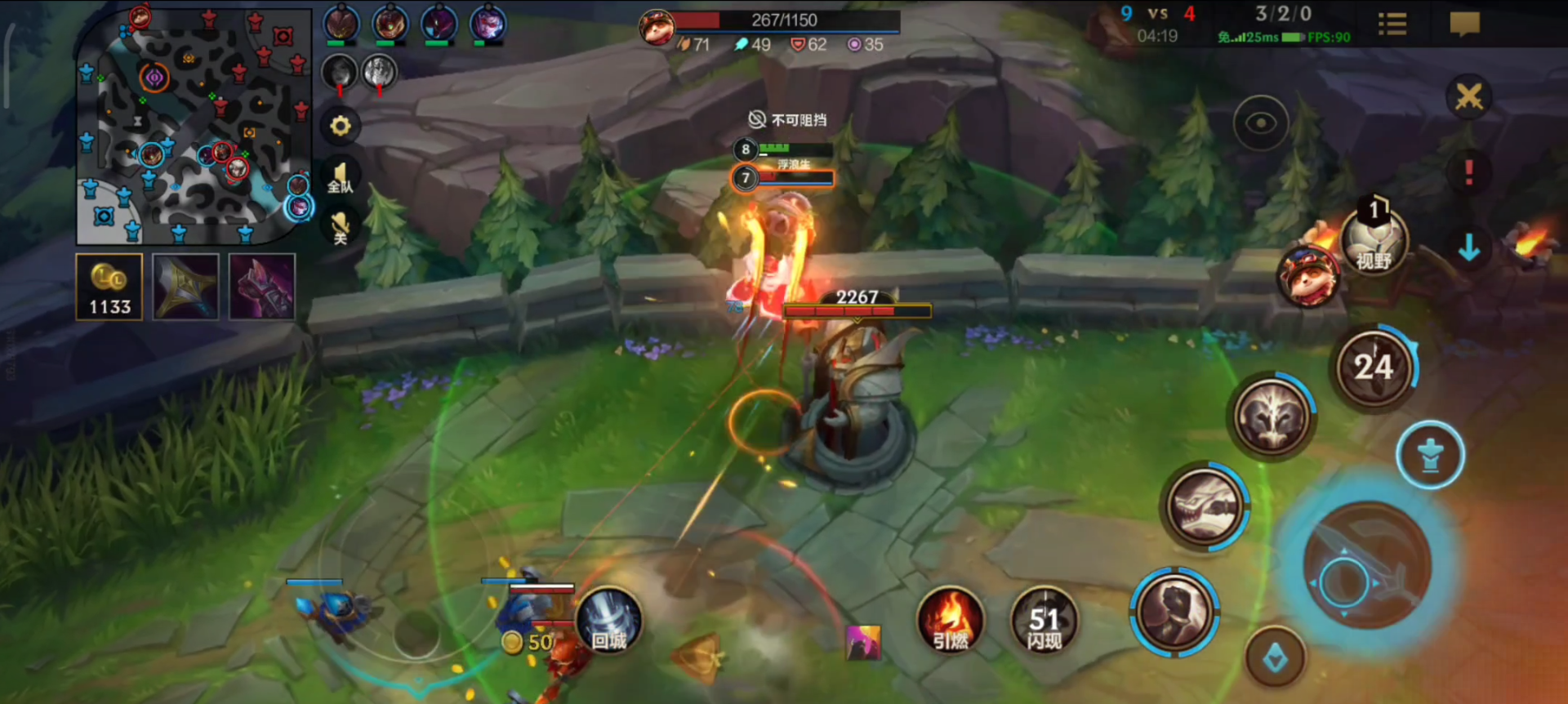Open the minimap
The width and height of the screenshot is (1568, 704).
pyautogui.click(x=193, y=127)
